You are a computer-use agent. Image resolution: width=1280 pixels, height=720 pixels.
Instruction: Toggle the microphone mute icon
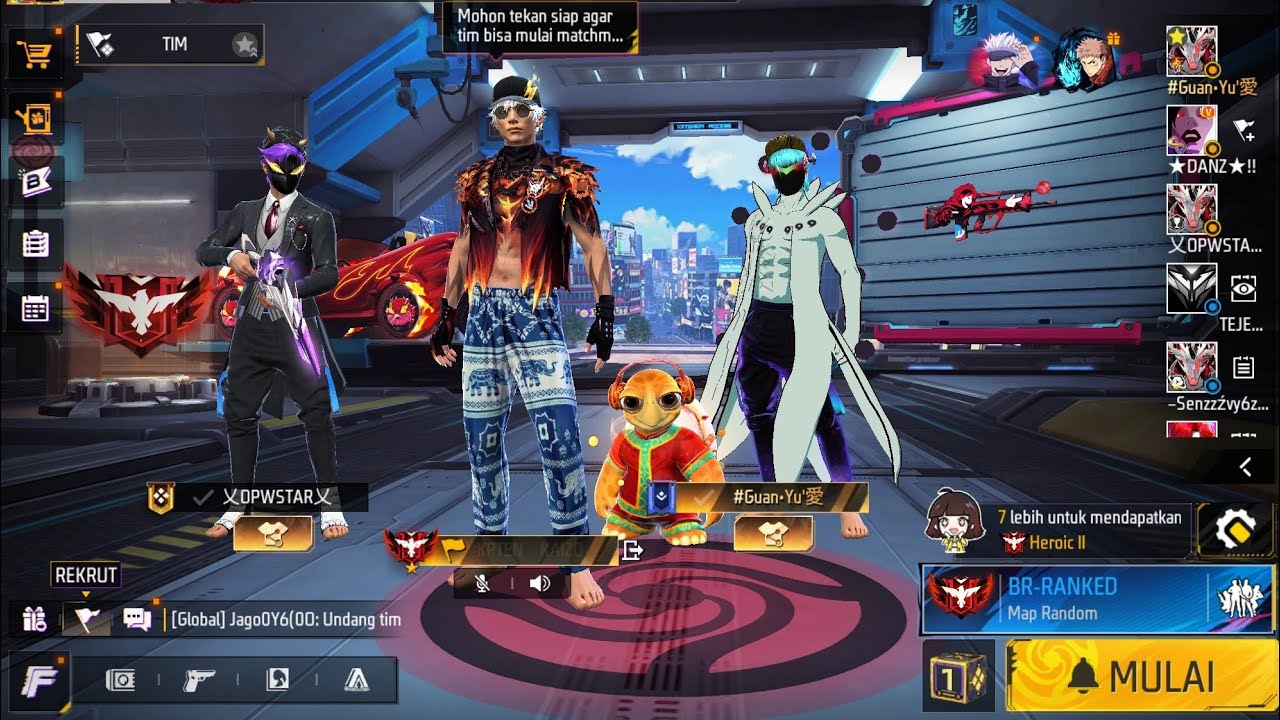coord(482,583)
